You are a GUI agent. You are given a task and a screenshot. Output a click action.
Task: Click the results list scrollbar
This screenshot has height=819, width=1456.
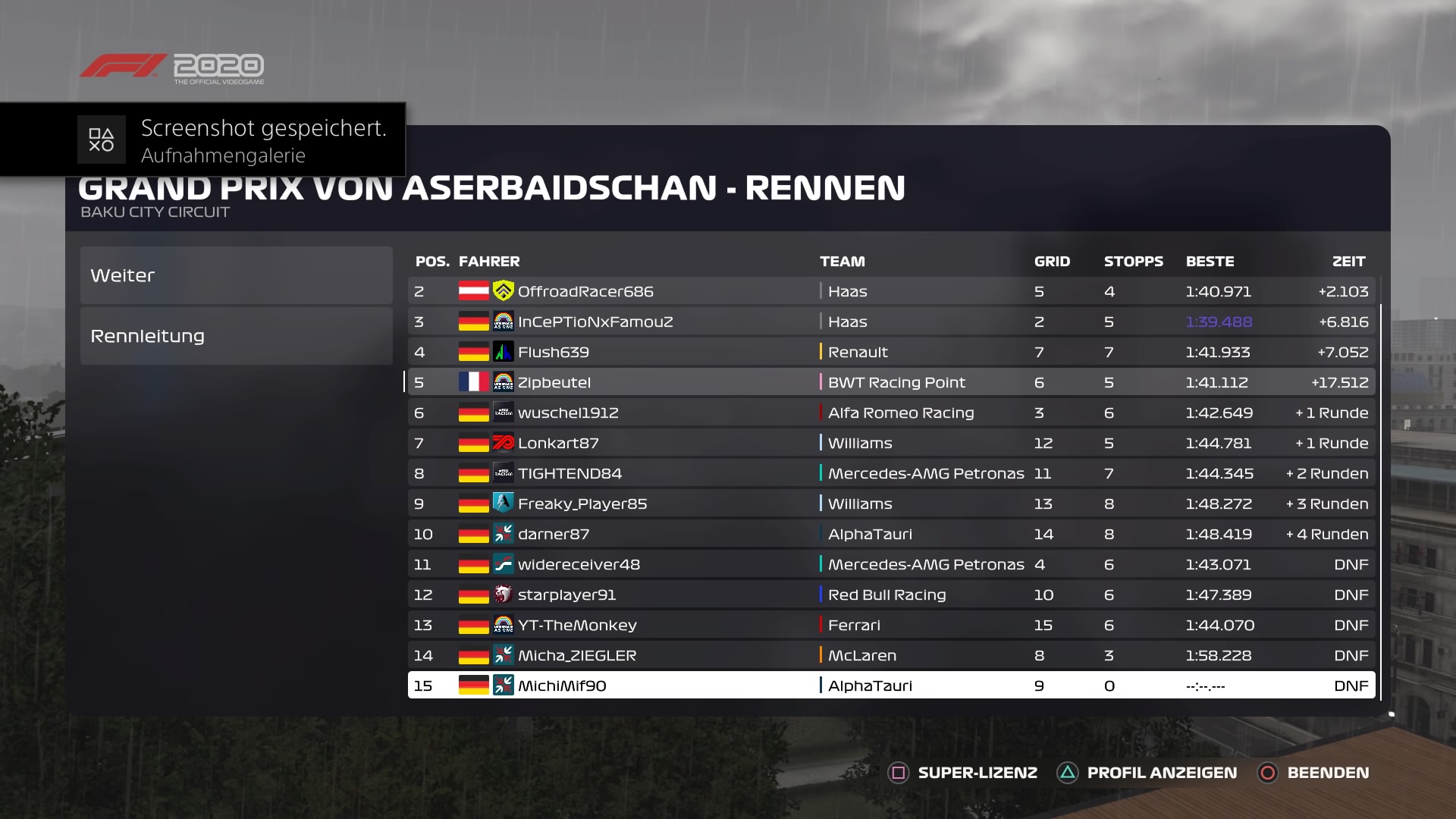(x=1381, y=500)
